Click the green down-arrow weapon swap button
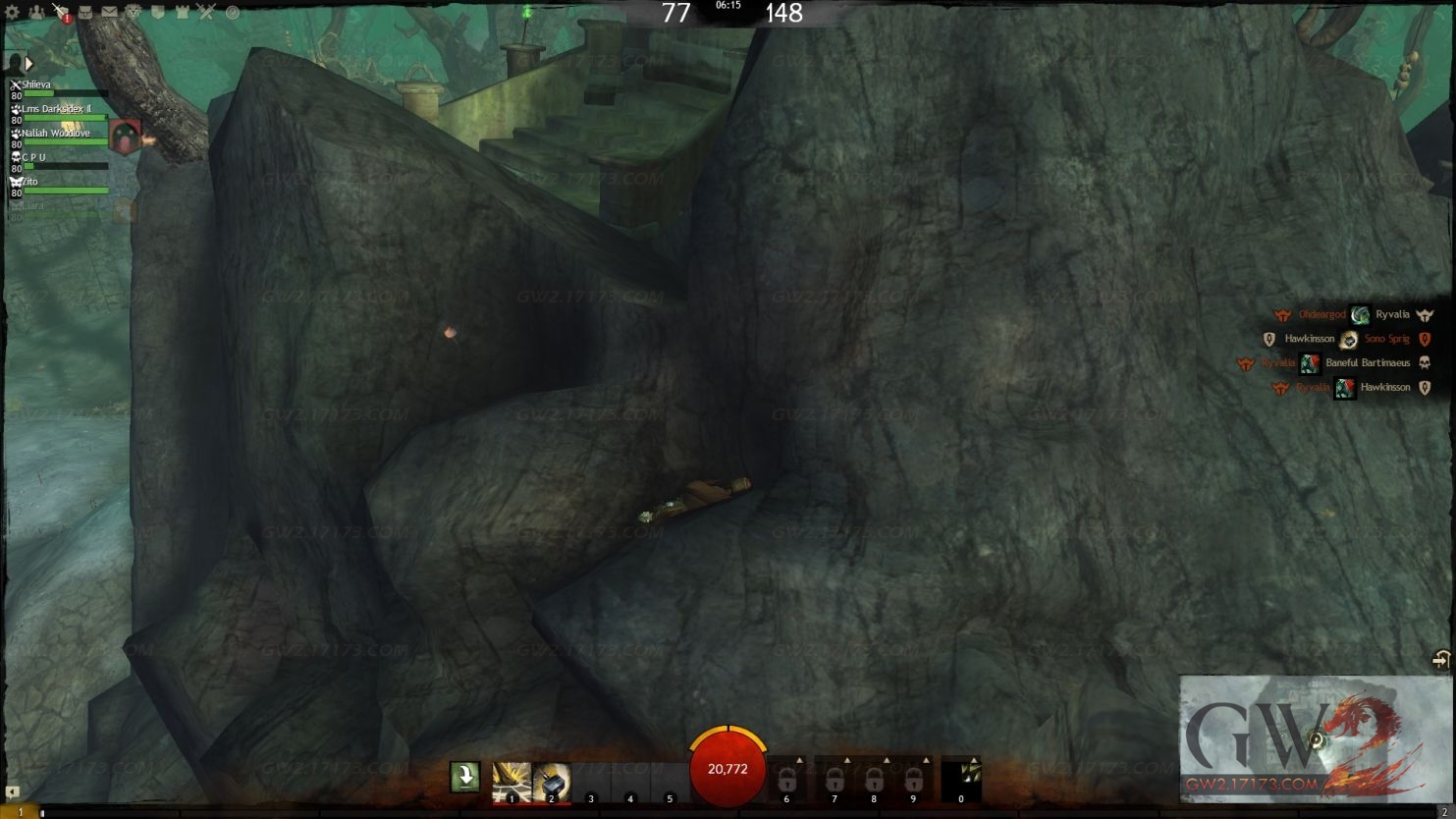 pos(464,777)
